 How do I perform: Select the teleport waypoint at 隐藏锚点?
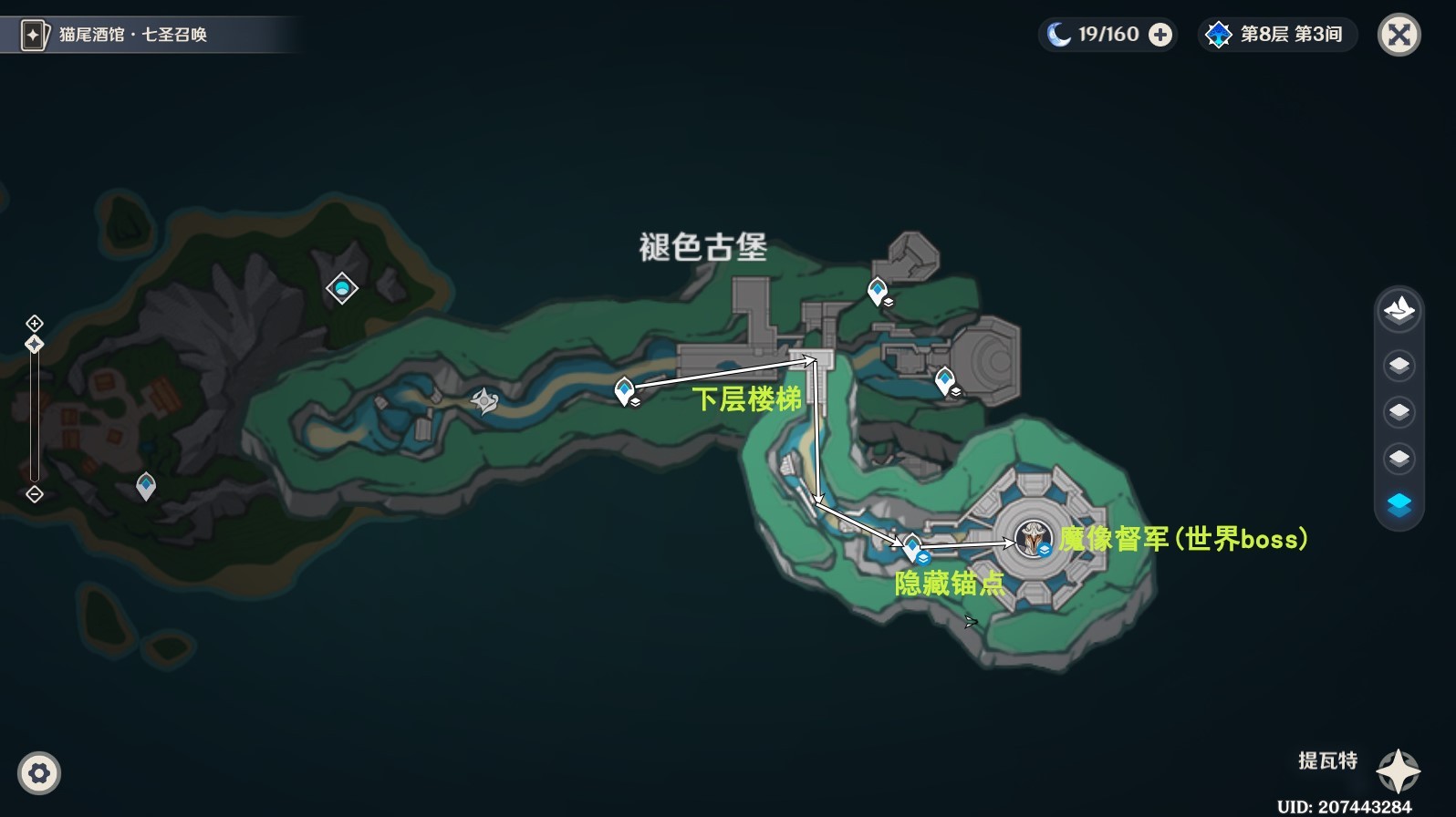pyautogui.click(x=914, y=544)
